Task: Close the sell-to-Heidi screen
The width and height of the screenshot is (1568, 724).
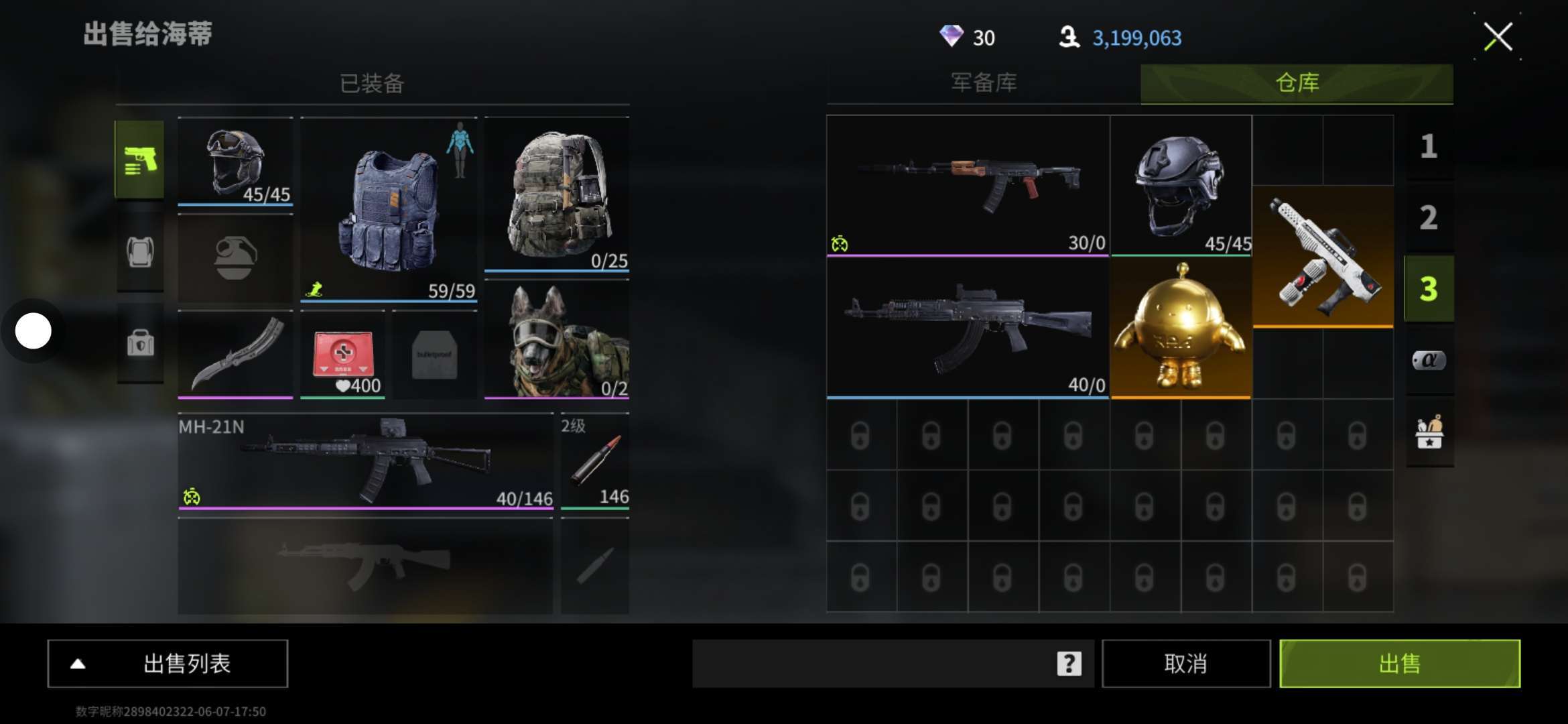Action: coord(1498,37)
